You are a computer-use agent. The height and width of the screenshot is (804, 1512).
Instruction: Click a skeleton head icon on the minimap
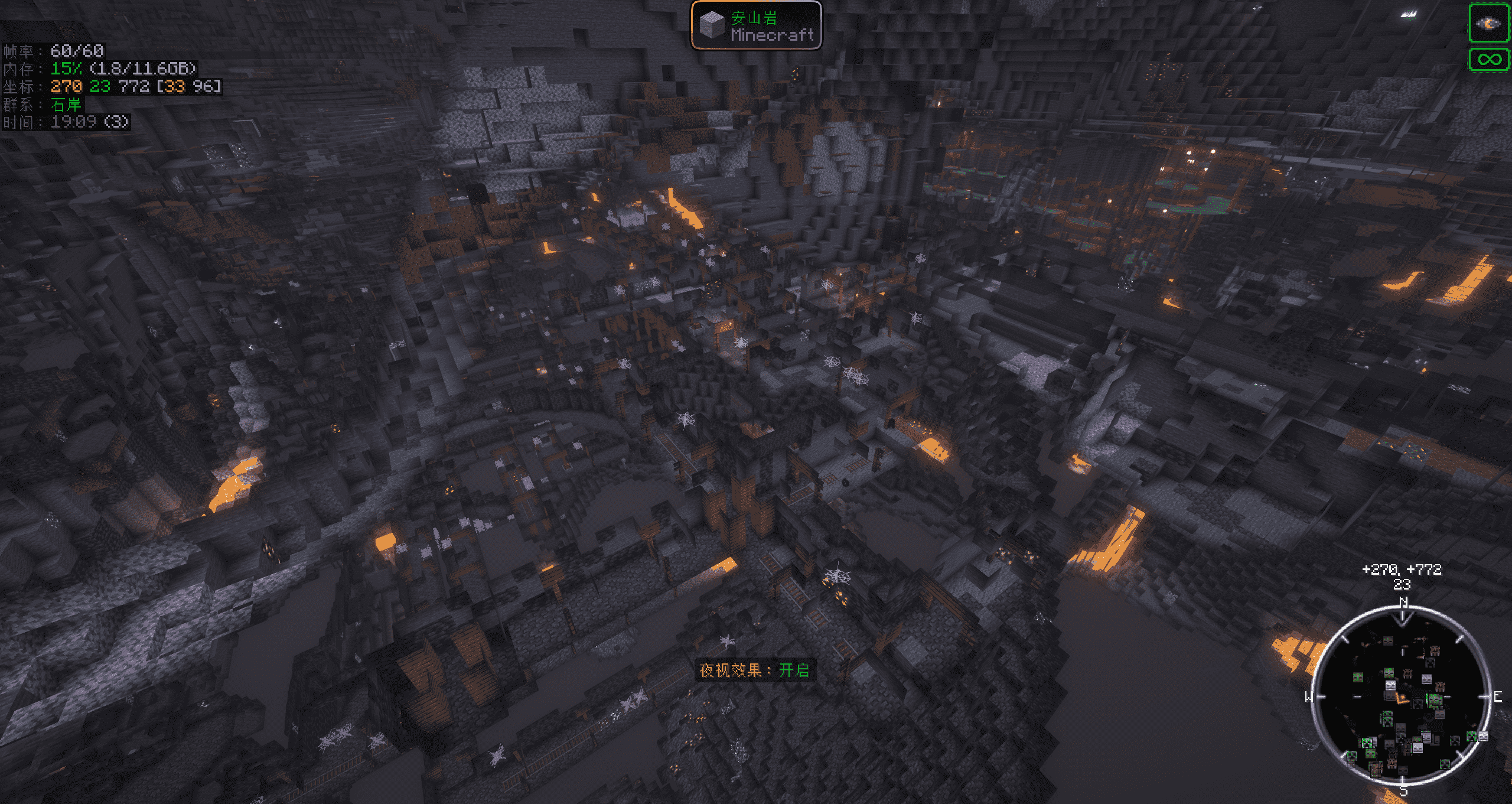point(1390,685)
